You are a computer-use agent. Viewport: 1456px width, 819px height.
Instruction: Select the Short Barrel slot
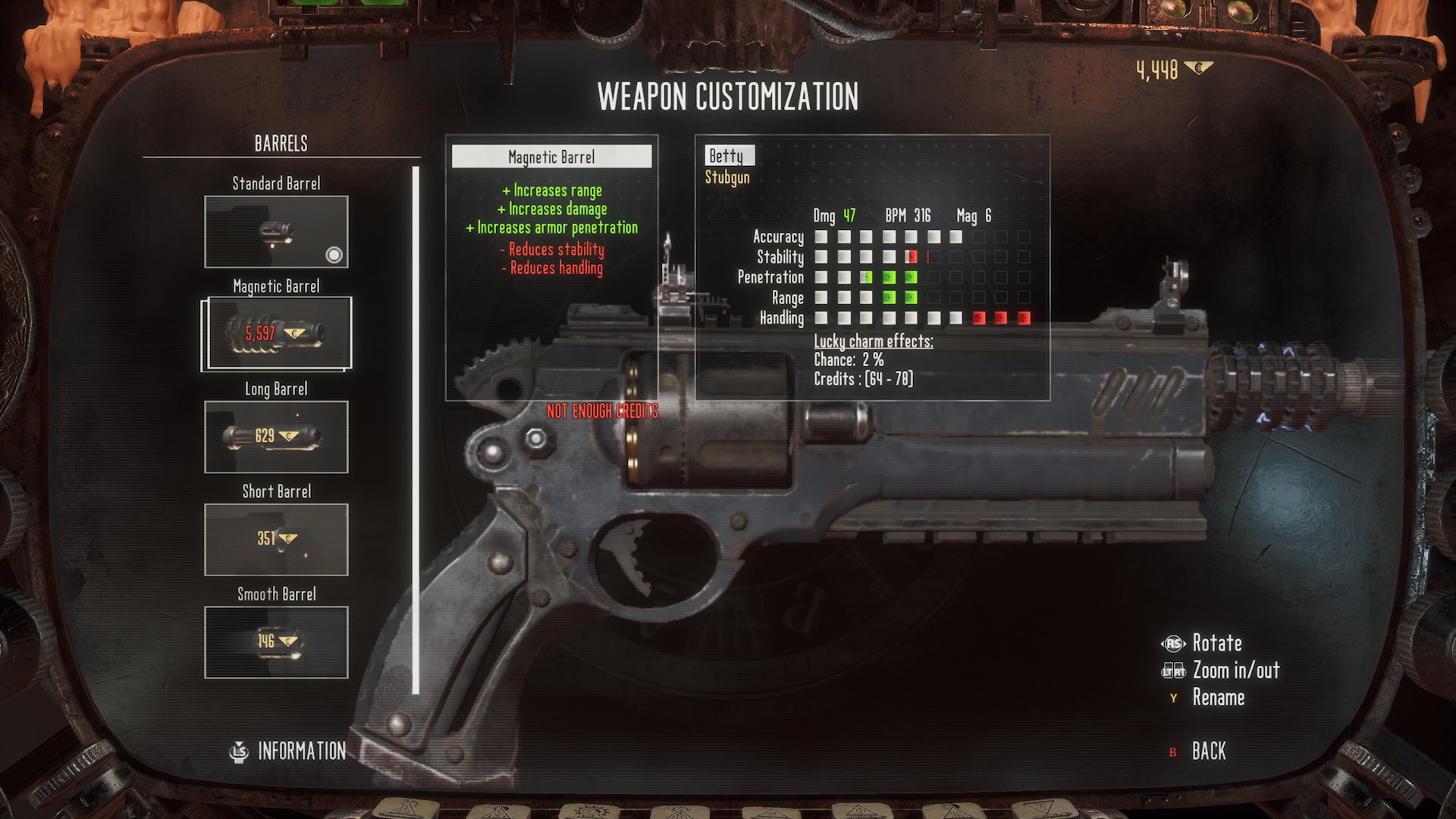point(276,539)
